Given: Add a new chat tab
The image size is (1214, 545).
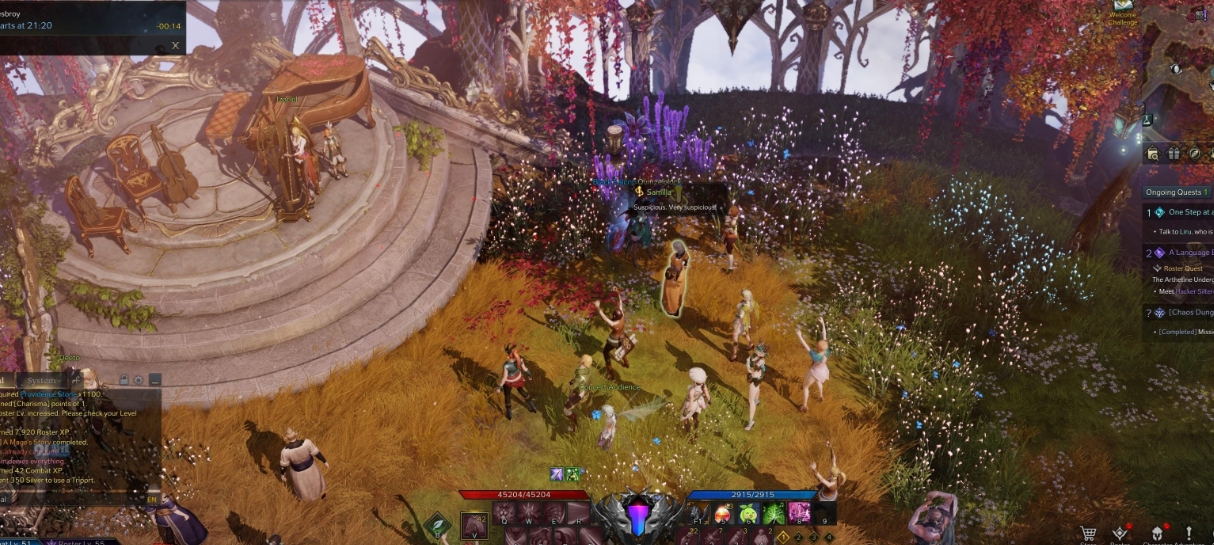Looking at the screenshot, I should tap(76, 380).
